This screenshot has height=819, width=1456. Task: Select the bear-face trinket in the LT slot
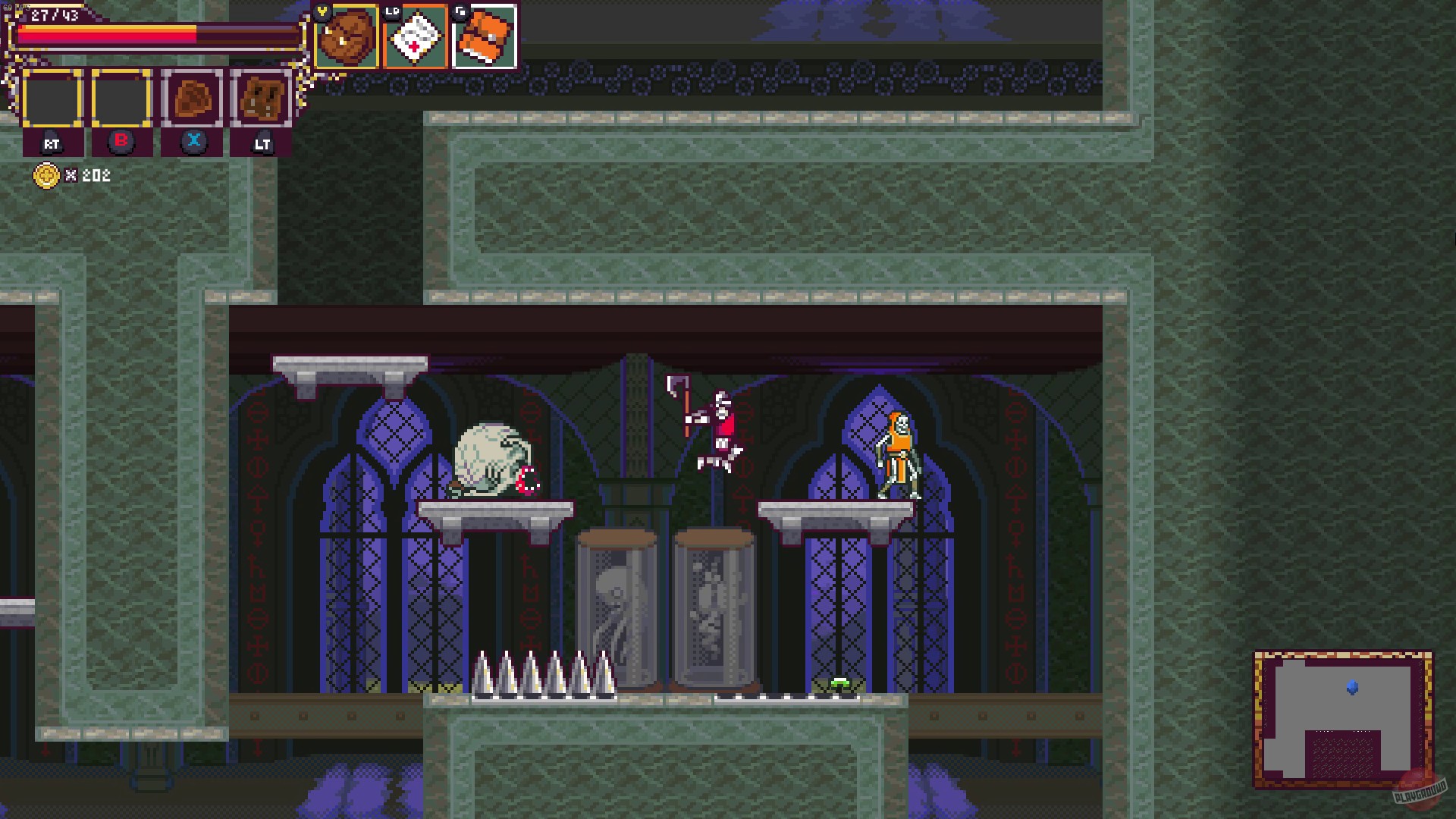[262, 99]
